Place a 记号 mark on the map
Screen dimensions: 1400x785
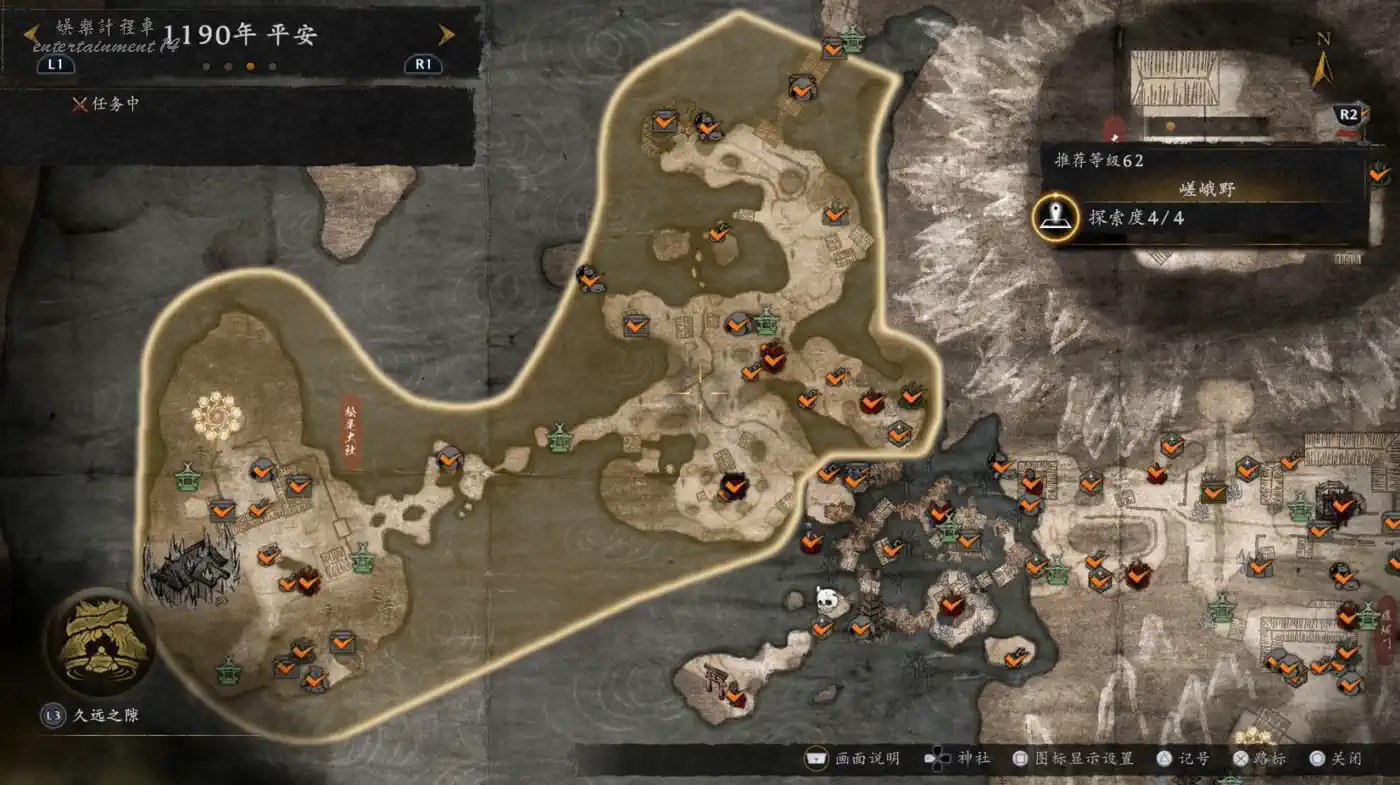(1182, 759)
